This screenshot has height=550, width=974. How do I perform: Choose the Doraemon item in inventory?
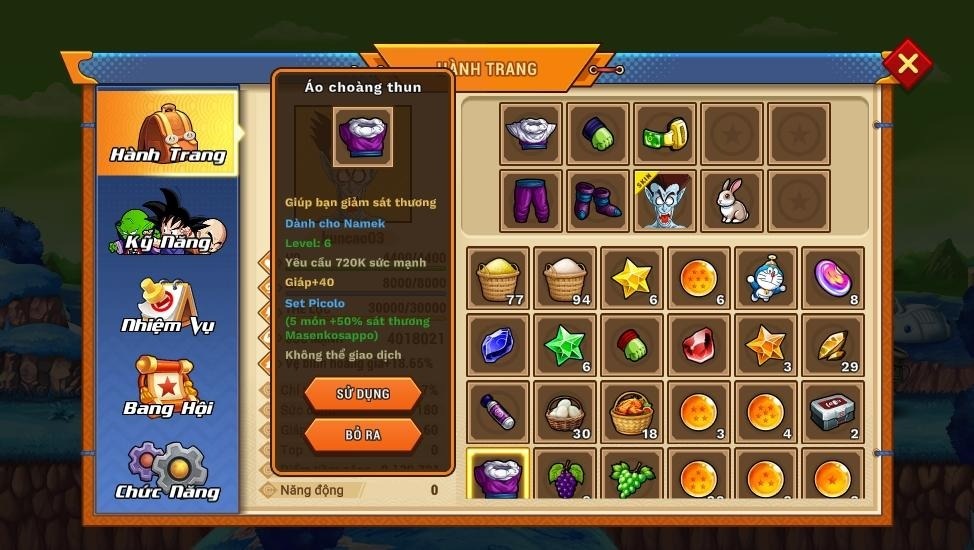click(x=766, y=278)
